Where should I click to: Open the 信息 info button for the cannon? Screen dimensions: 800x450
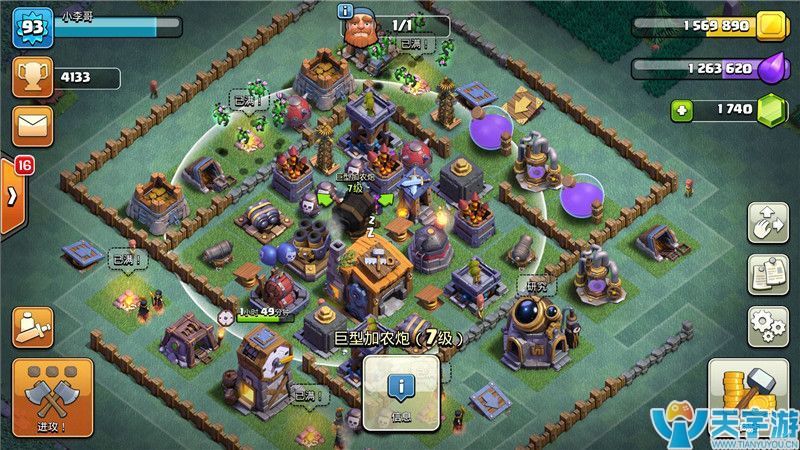point(401,393)
